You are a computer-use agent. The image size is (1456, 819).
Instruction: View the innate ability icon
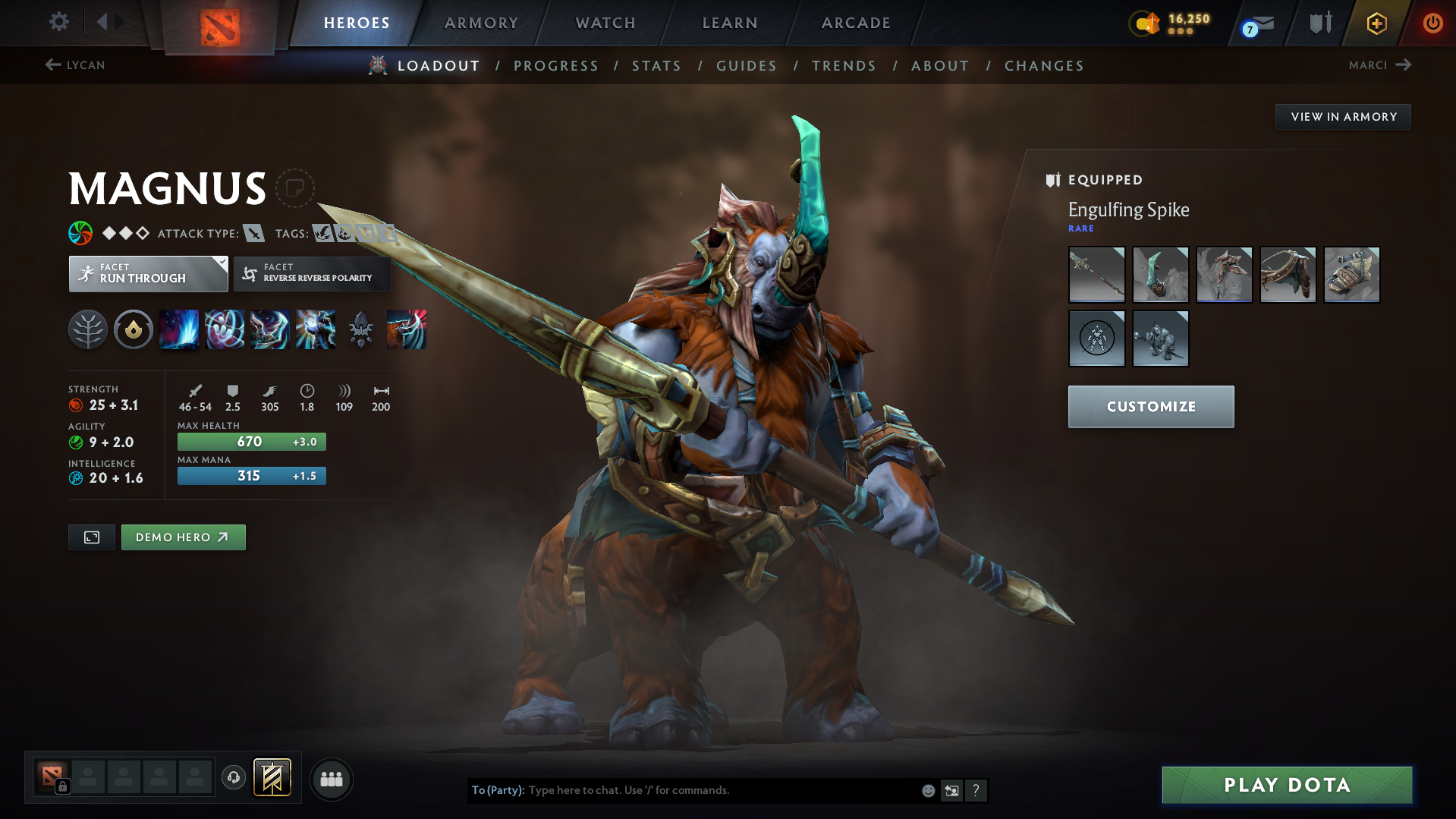(134, 329)
